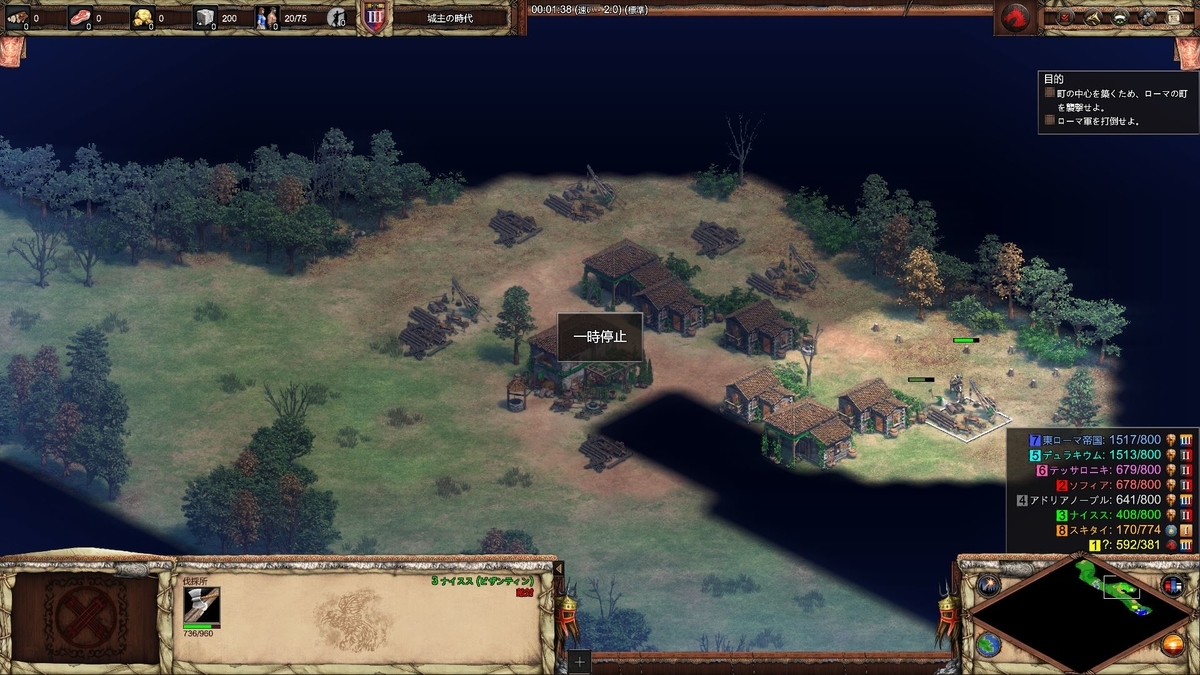Click the red wolf civilization emblem

point(1015,17)
